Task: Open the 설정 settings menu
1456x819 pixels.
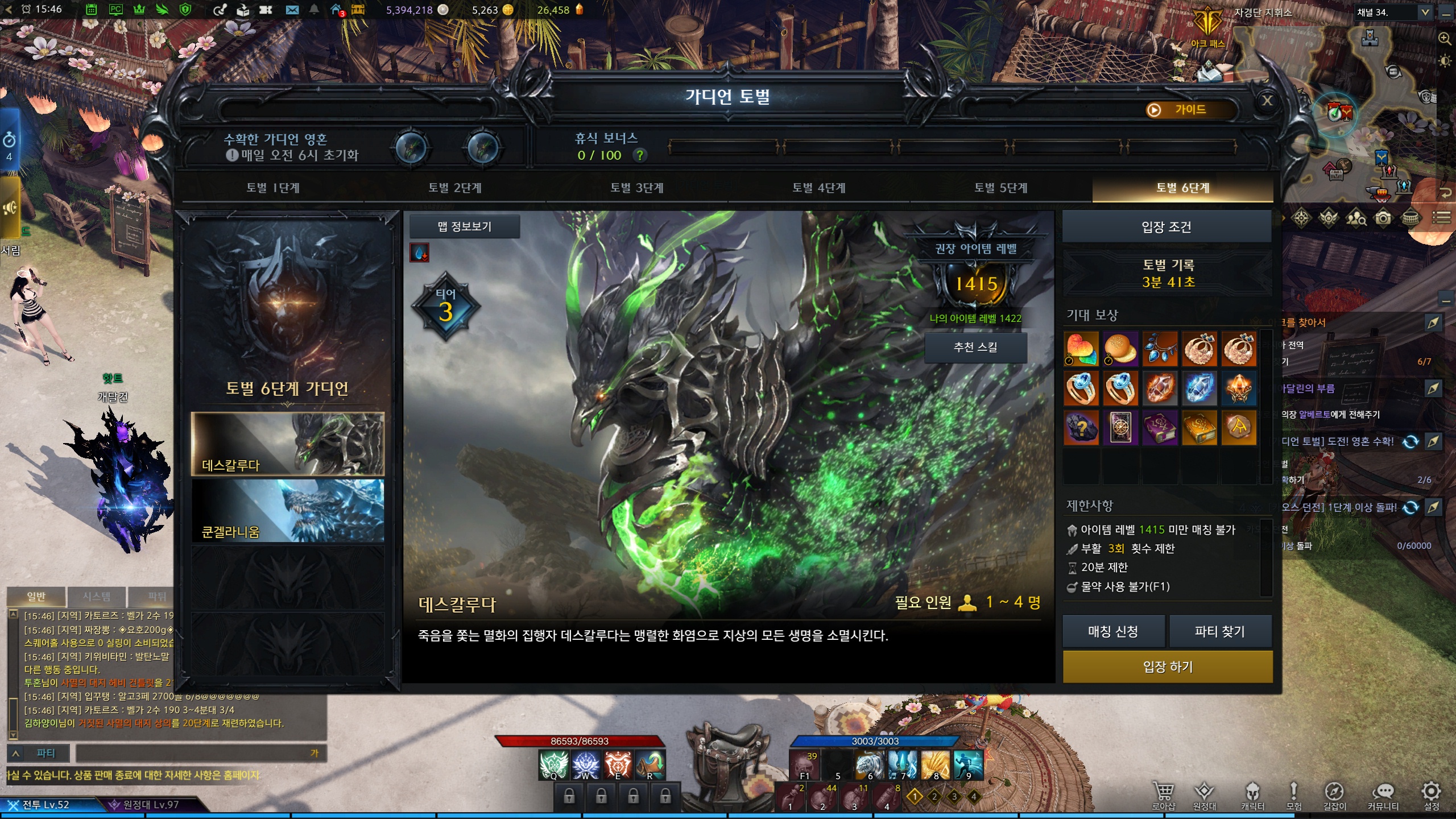Action: [x=1431, y=795]
